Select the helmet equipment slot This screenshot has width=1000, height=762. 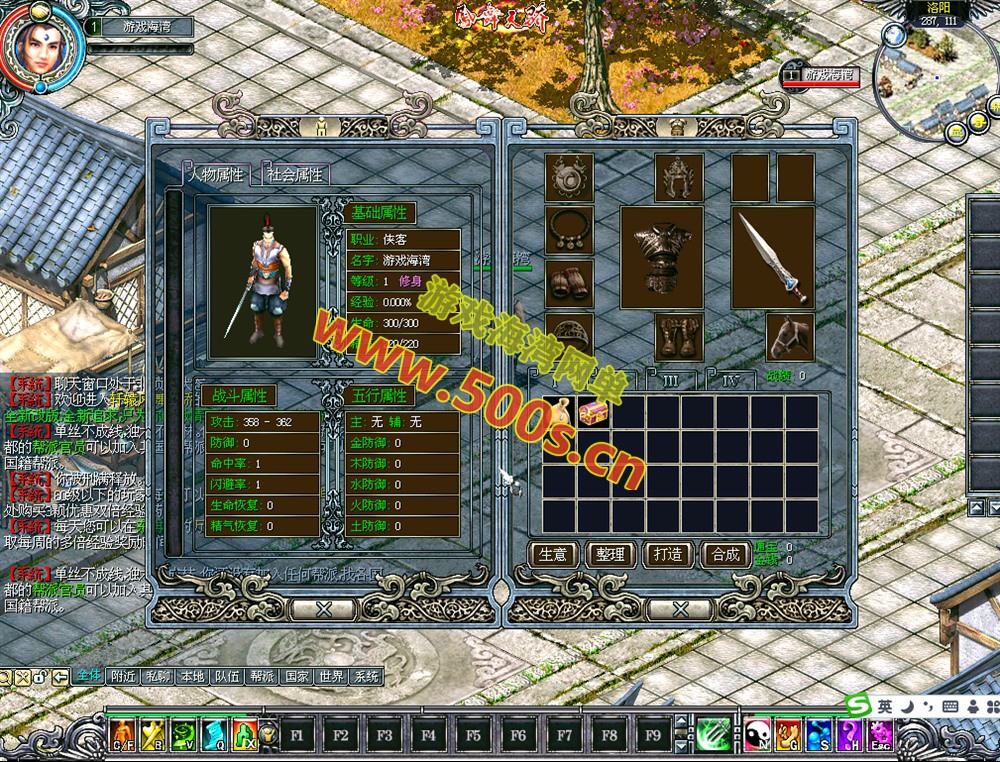click(679, 178)
